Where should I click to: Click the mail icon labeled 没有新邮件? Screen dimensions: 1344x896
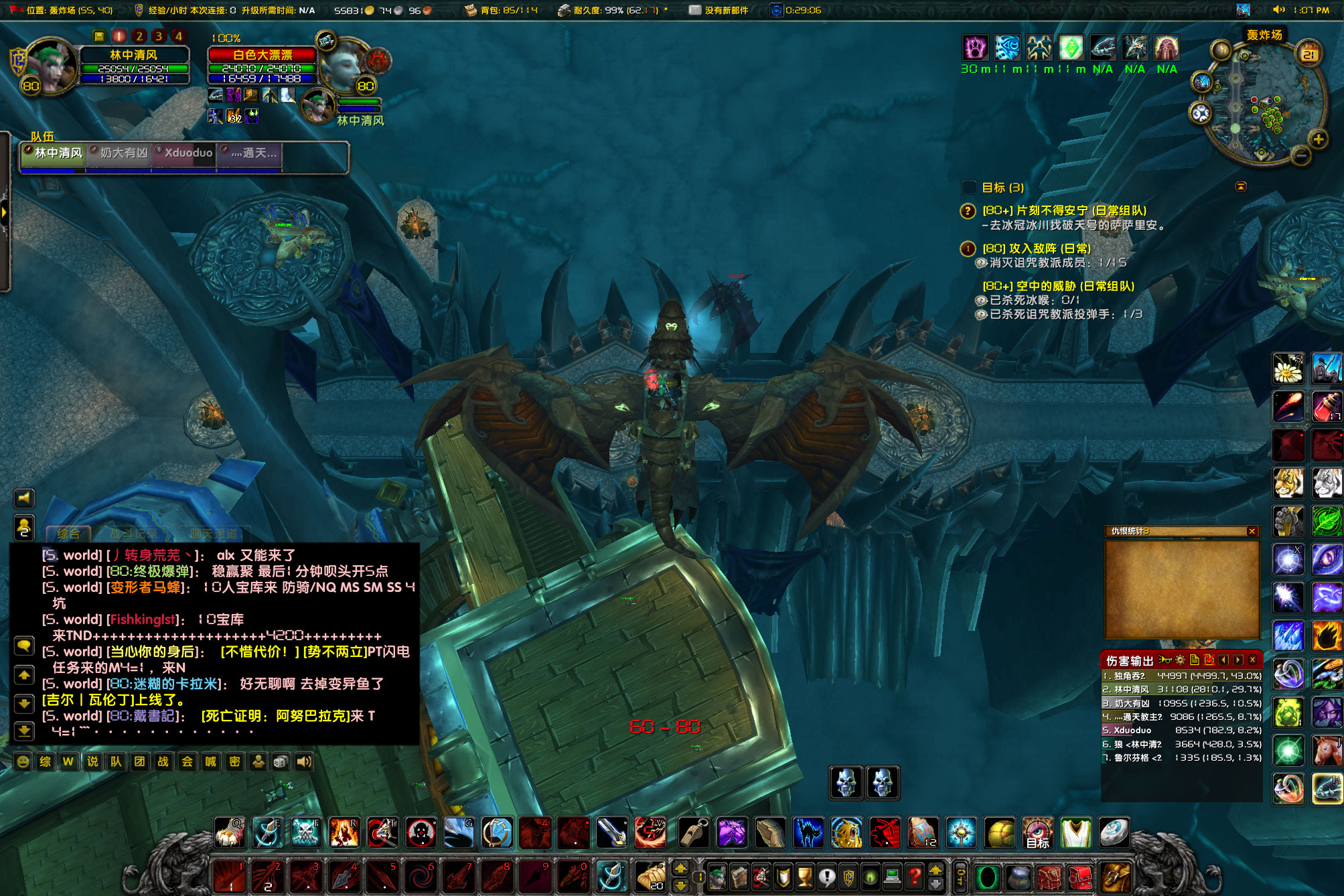(695, 10)
